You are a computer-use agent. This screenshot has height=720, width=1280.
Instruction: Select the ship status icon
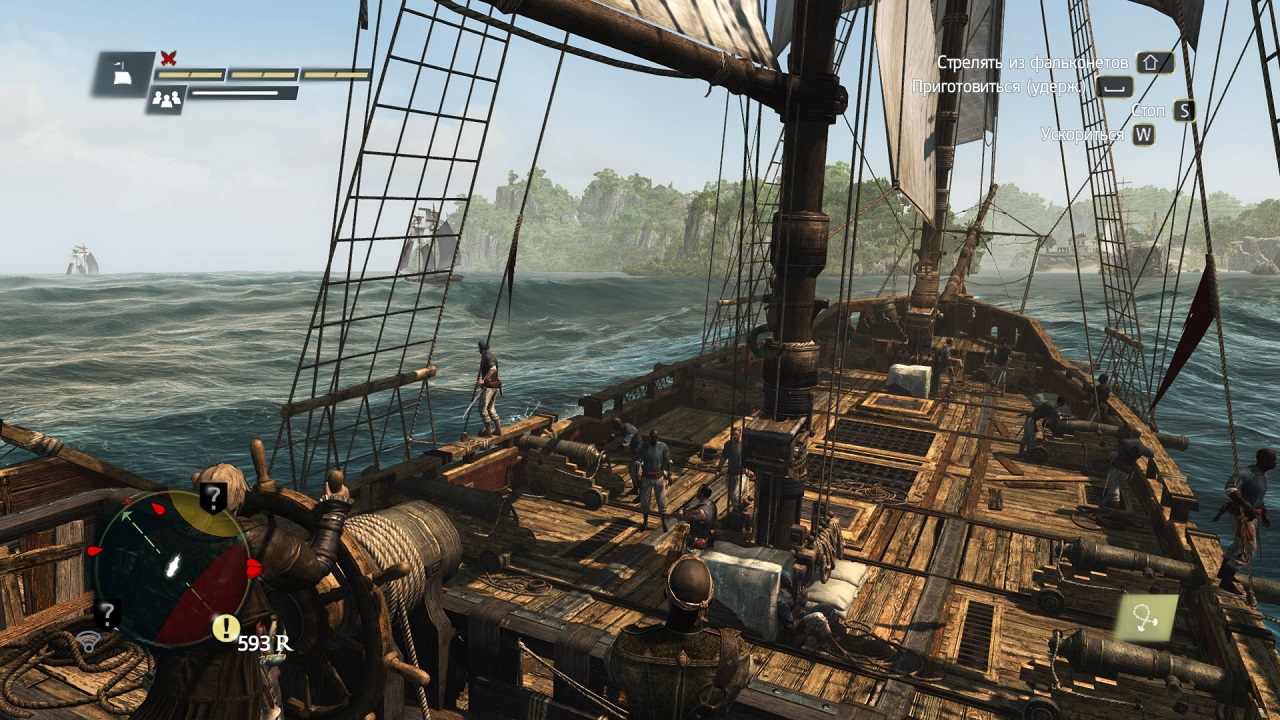click(x=124, y=73)
